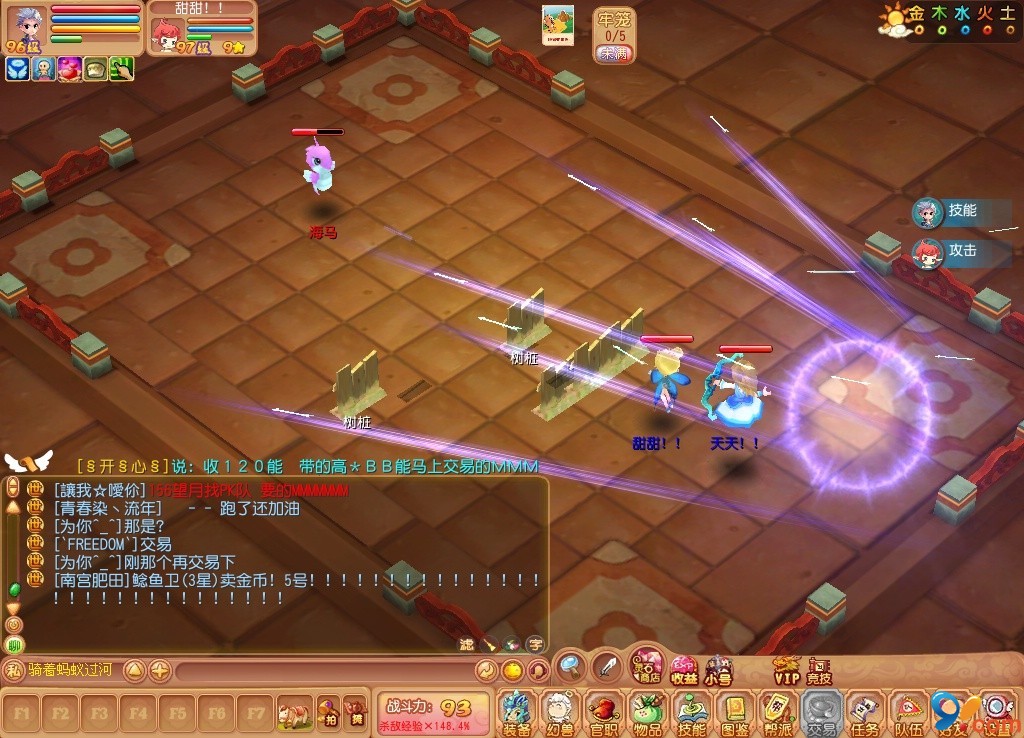Open the 任务 quest scroll
Viewport: 1024px width, 738px height.
click(x=866, y=712)
